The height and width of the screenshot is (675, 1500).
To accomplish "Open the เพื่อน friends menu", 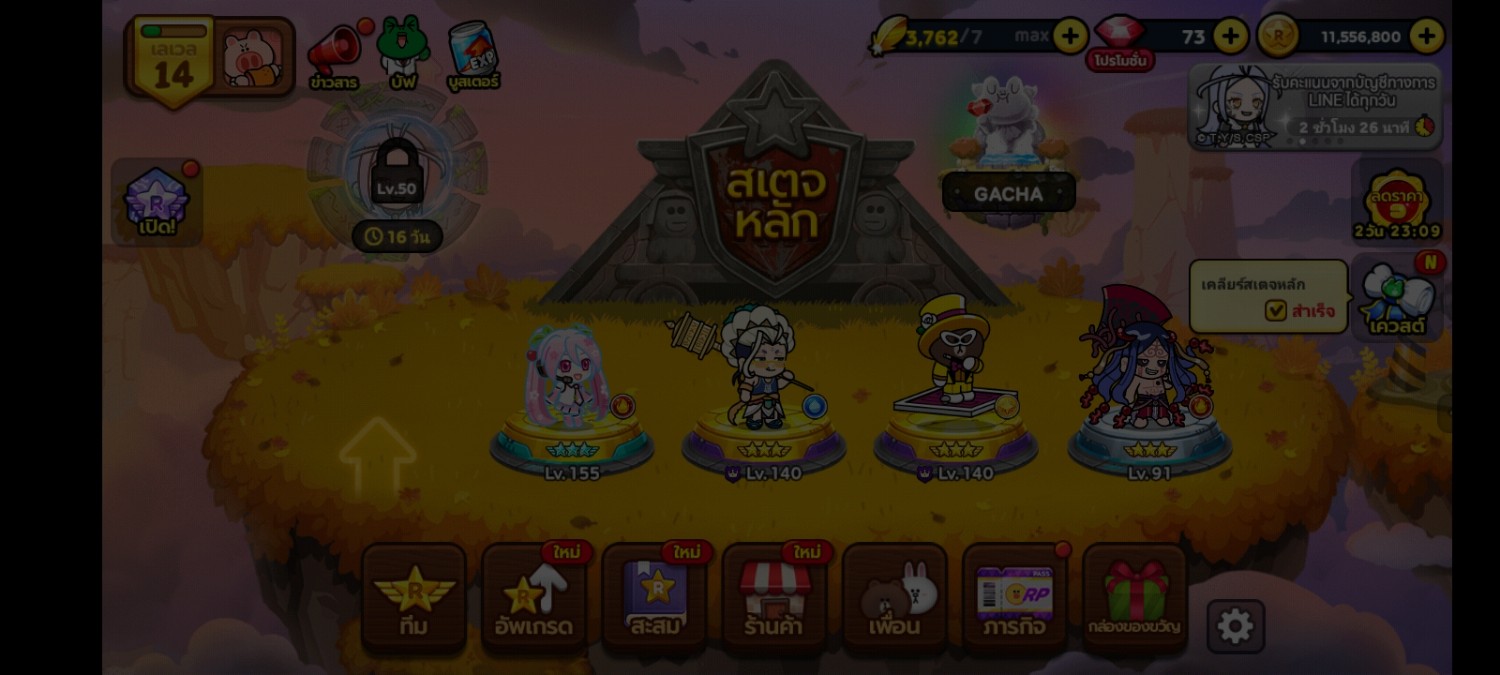I will click(x=895, y=599).
